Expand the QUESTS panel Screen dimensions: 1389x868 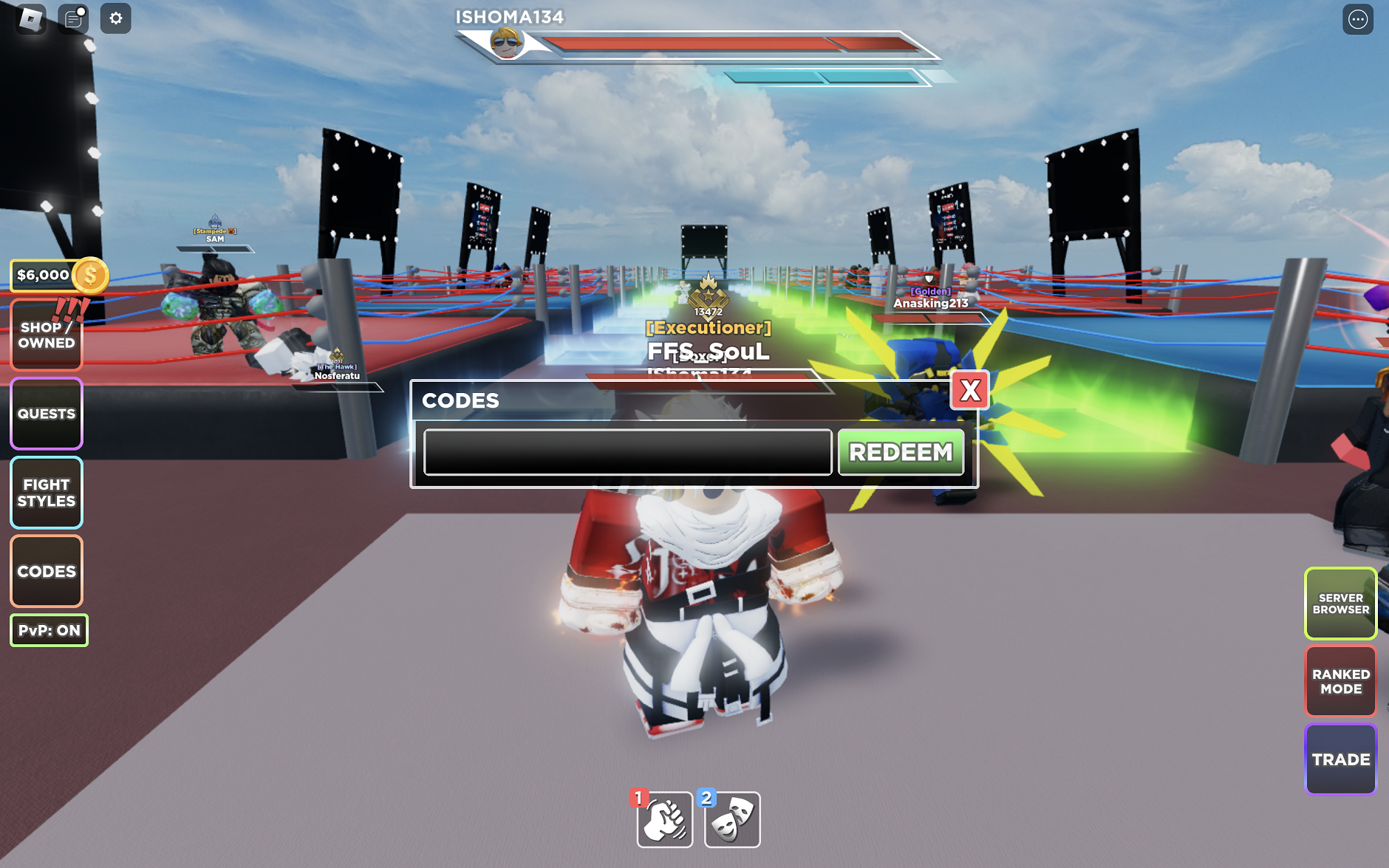click(46, 413)
